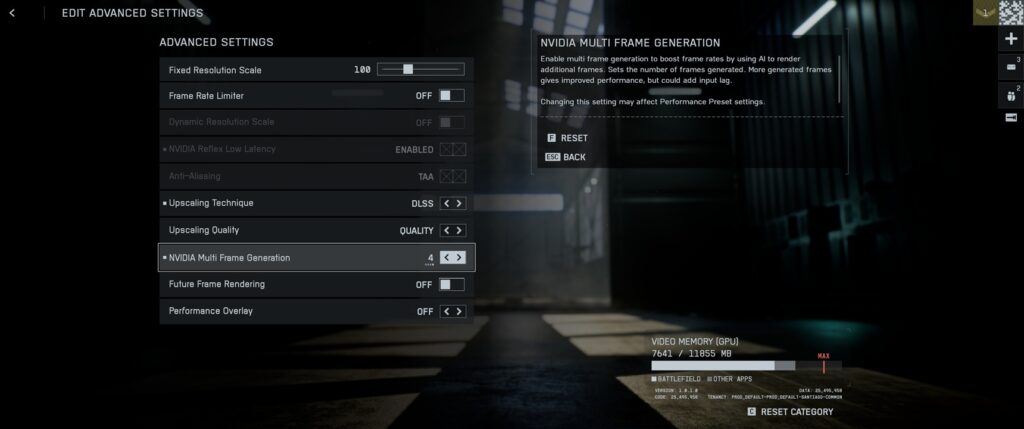Cycle Performance Overlay to the next option

click(x=460, y=311)
